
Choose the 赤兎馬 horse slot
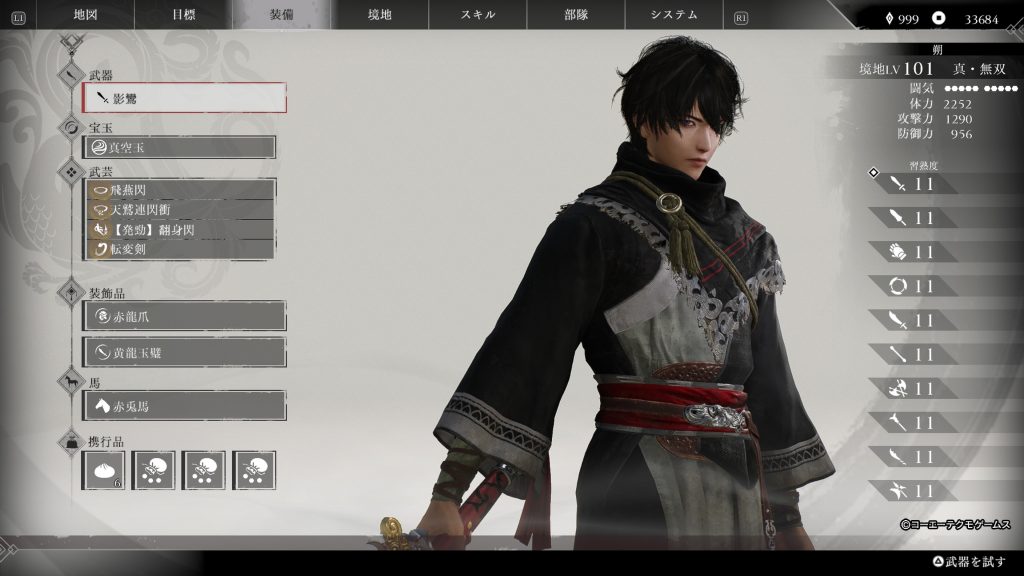point(185,405)
